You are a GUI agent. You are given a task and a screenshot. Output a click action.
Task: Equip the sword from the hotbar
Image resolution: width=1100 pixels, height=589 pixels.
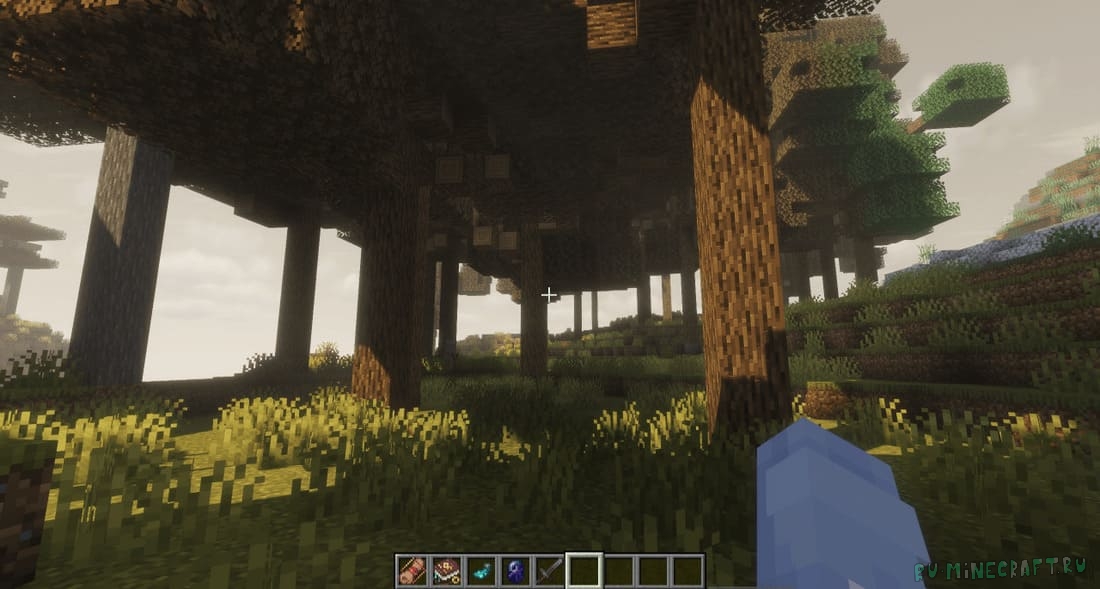point(549,571)
